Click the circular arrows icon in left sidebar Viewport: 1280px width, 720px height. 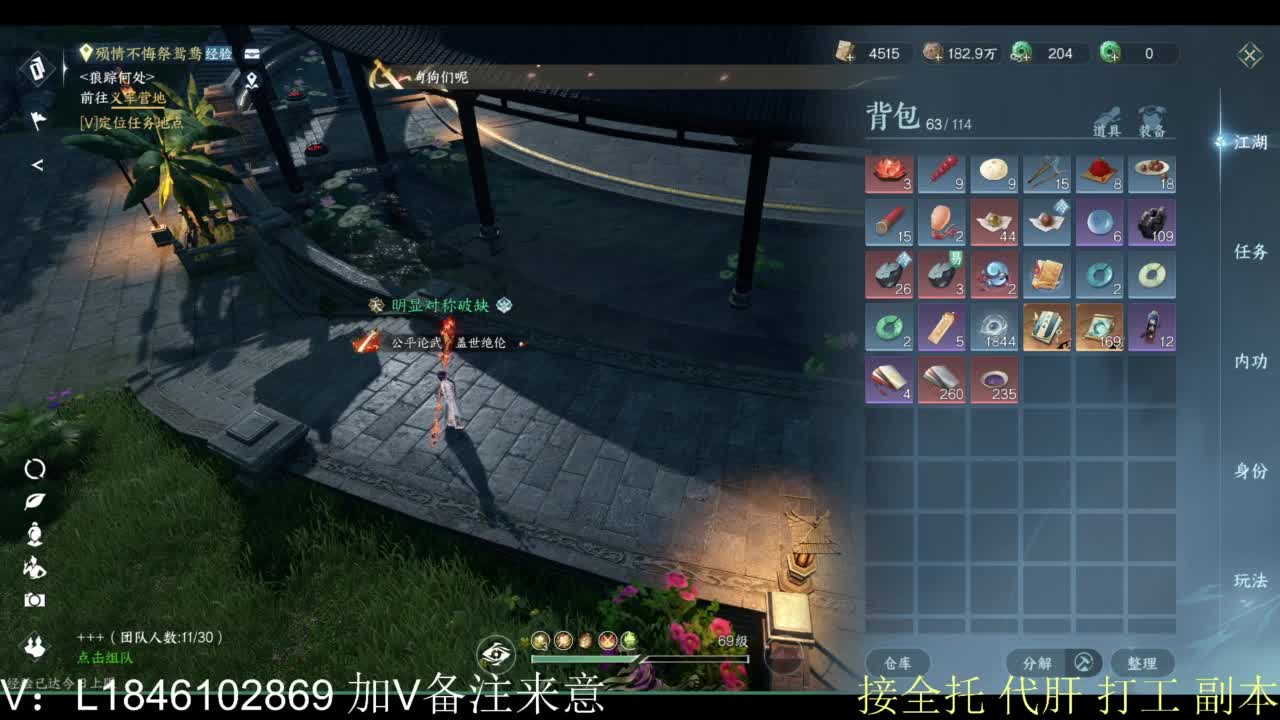coord(33,468)
